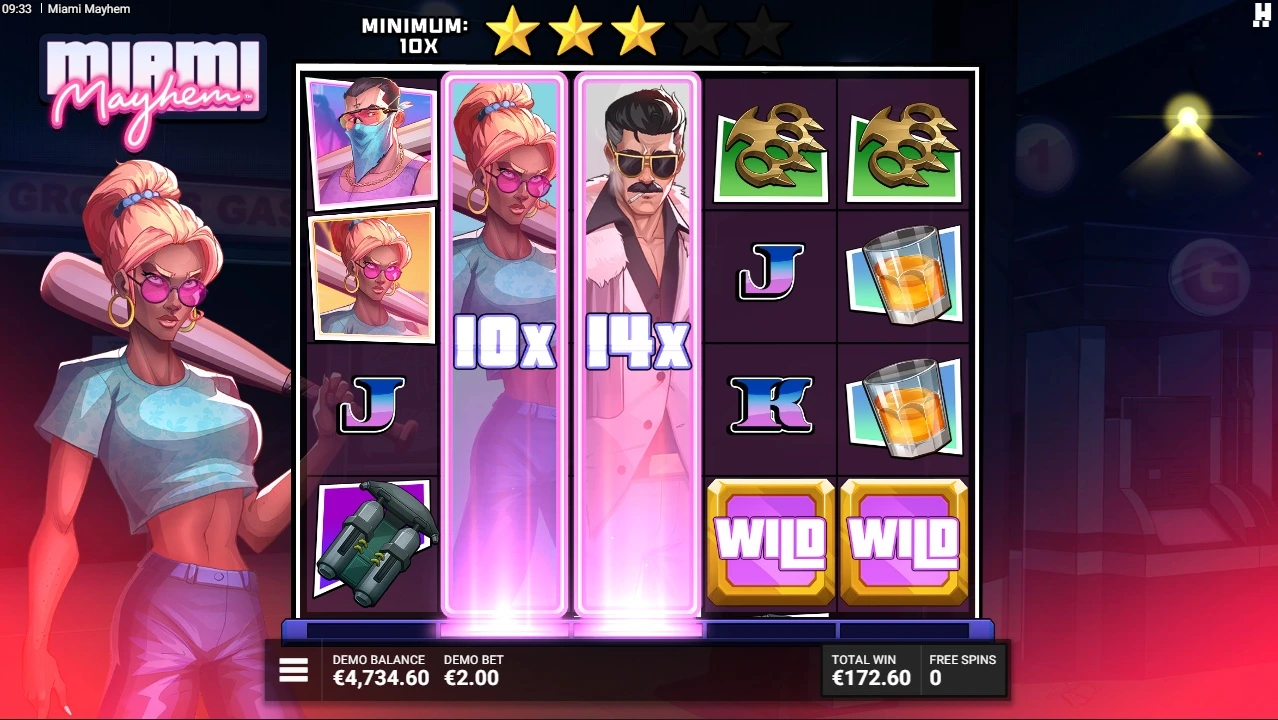Open the hamburger menu
Viewport: 1278px width, 720px height.
click(293, 670)
